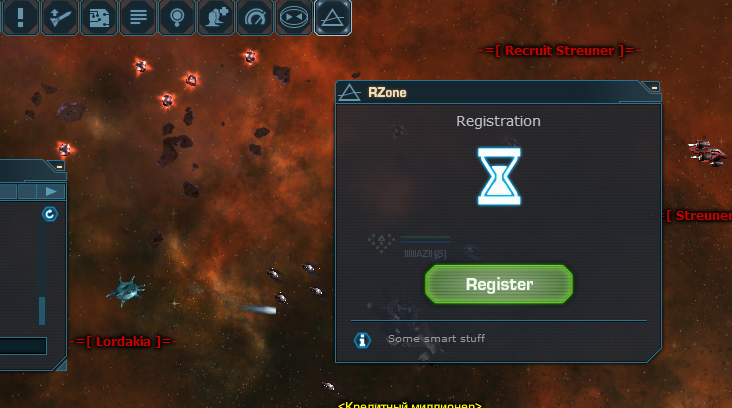Minimize the RZone window
This screenshot has width=732, height=408.
pyautogui.click(x=654, y=89)
